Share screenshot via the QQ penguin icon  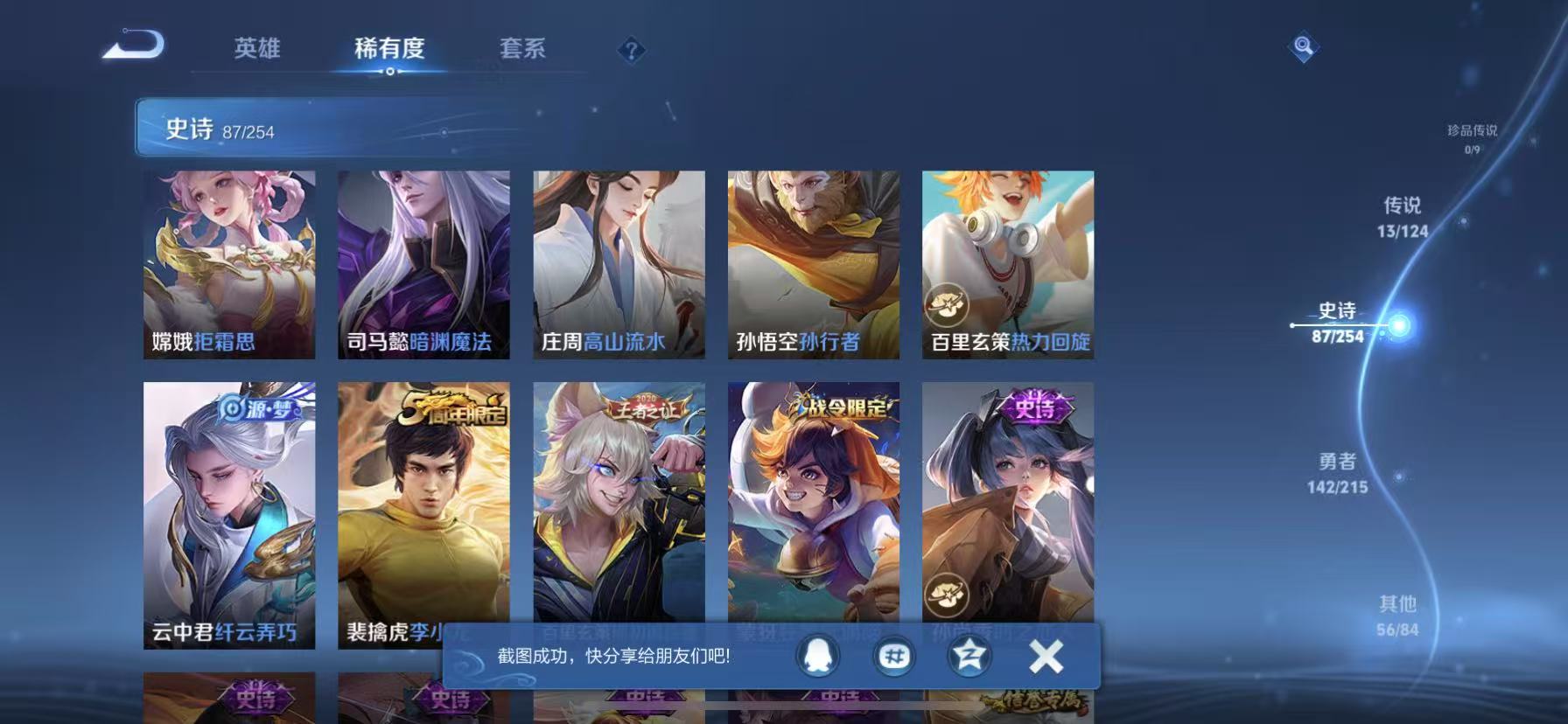coord(818,658)
